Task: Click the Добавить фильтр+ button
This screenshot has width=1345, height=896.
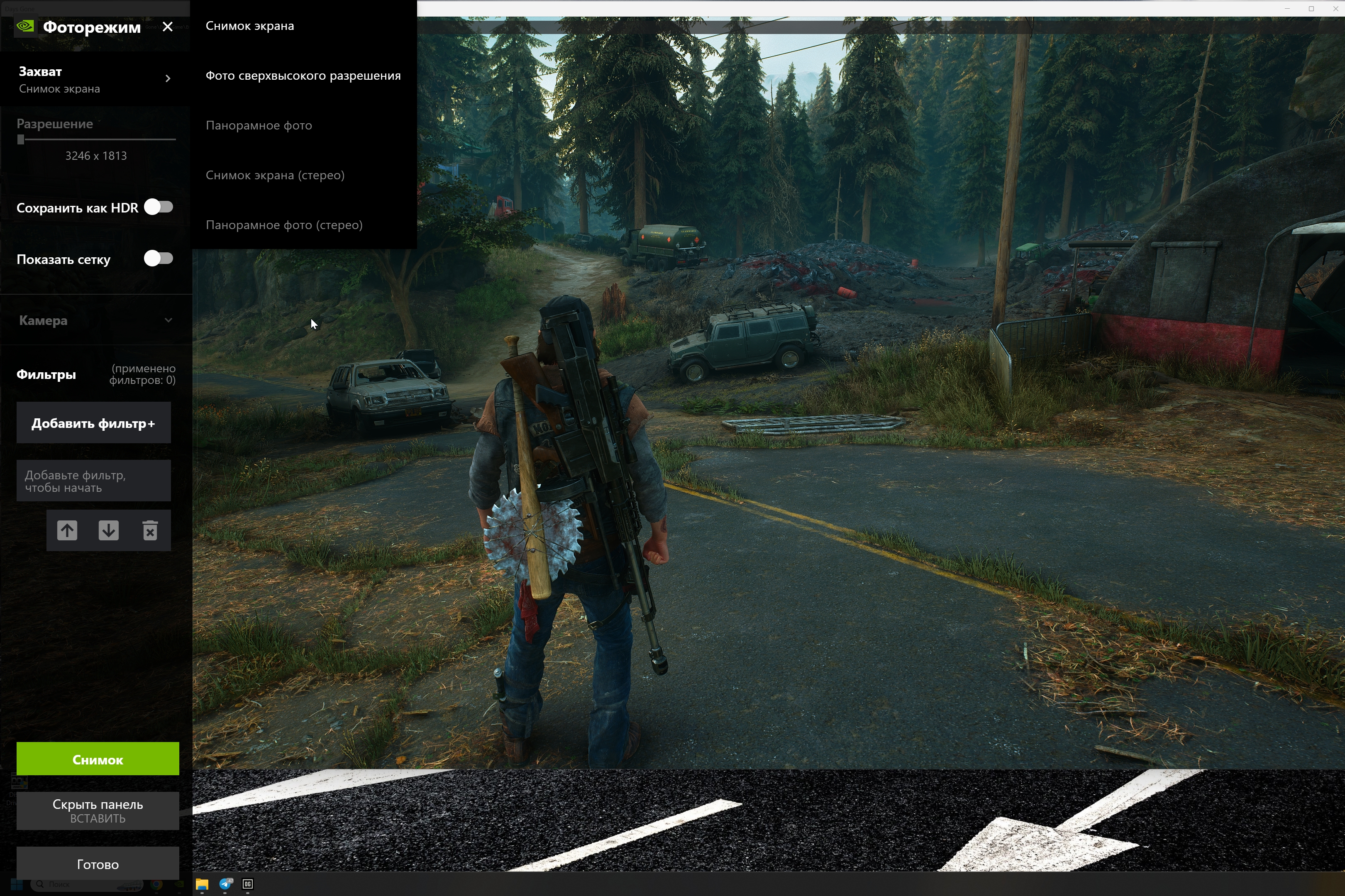Action: (94, 423)
